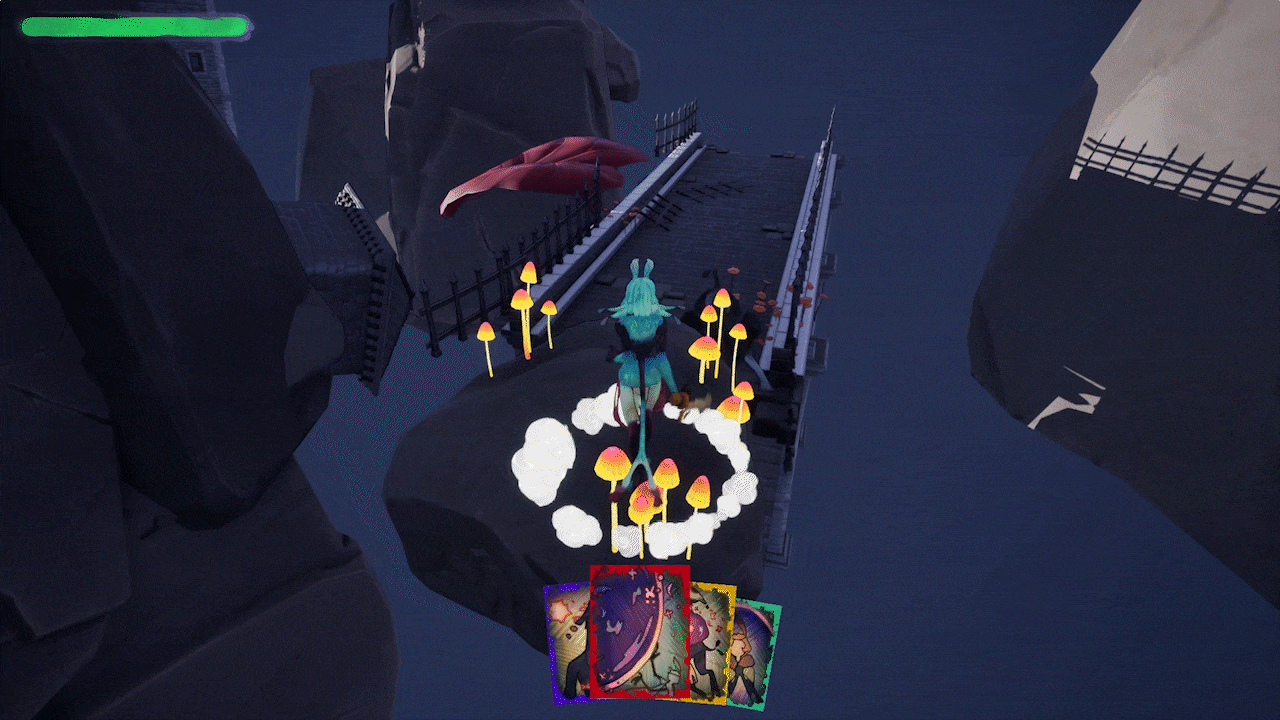The height and width of the screenshot is (720, 1280).
Task: Pick the yellow-bordered card in hand
Action: point(712,640)
